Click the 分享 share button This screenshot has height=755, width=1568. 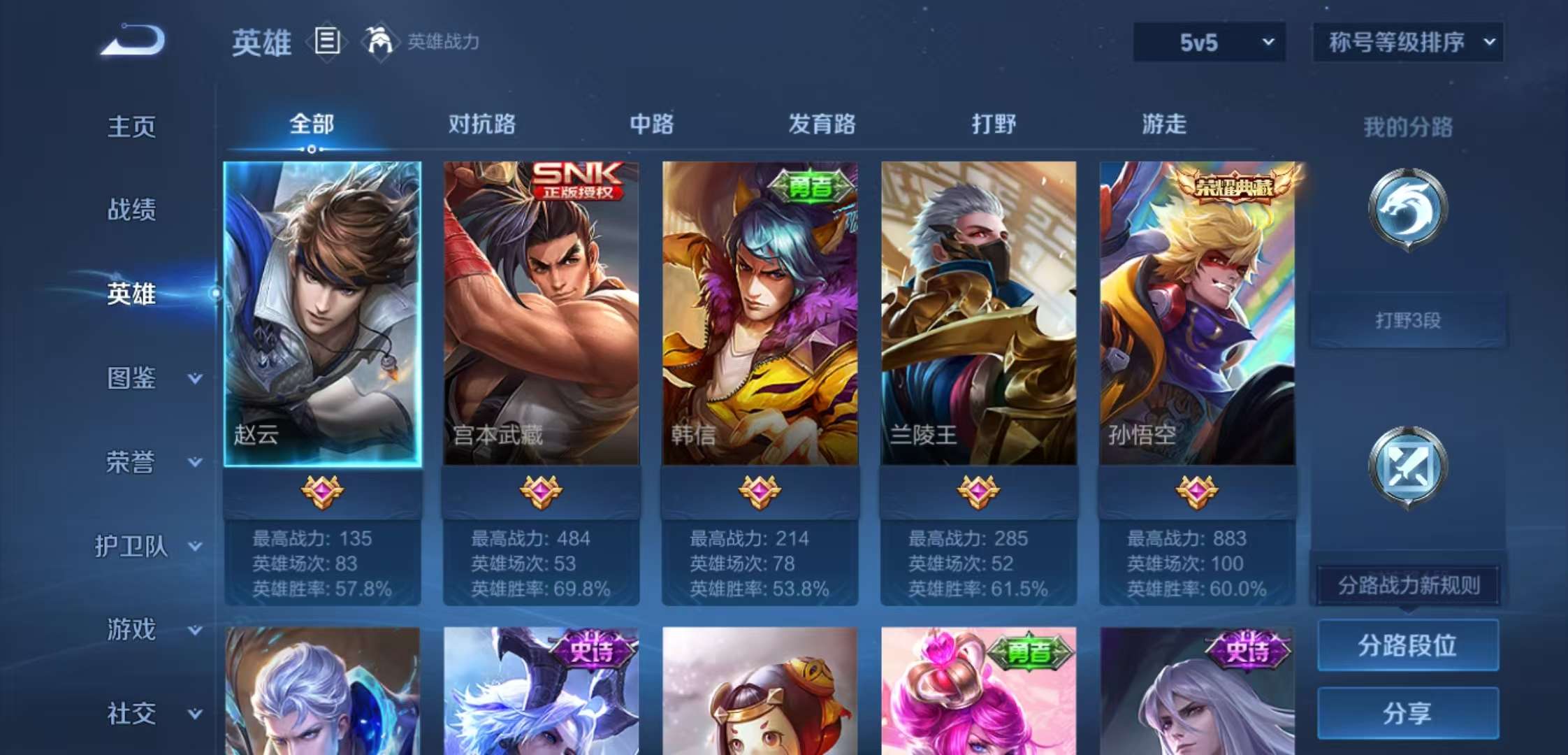point(1408,713)
